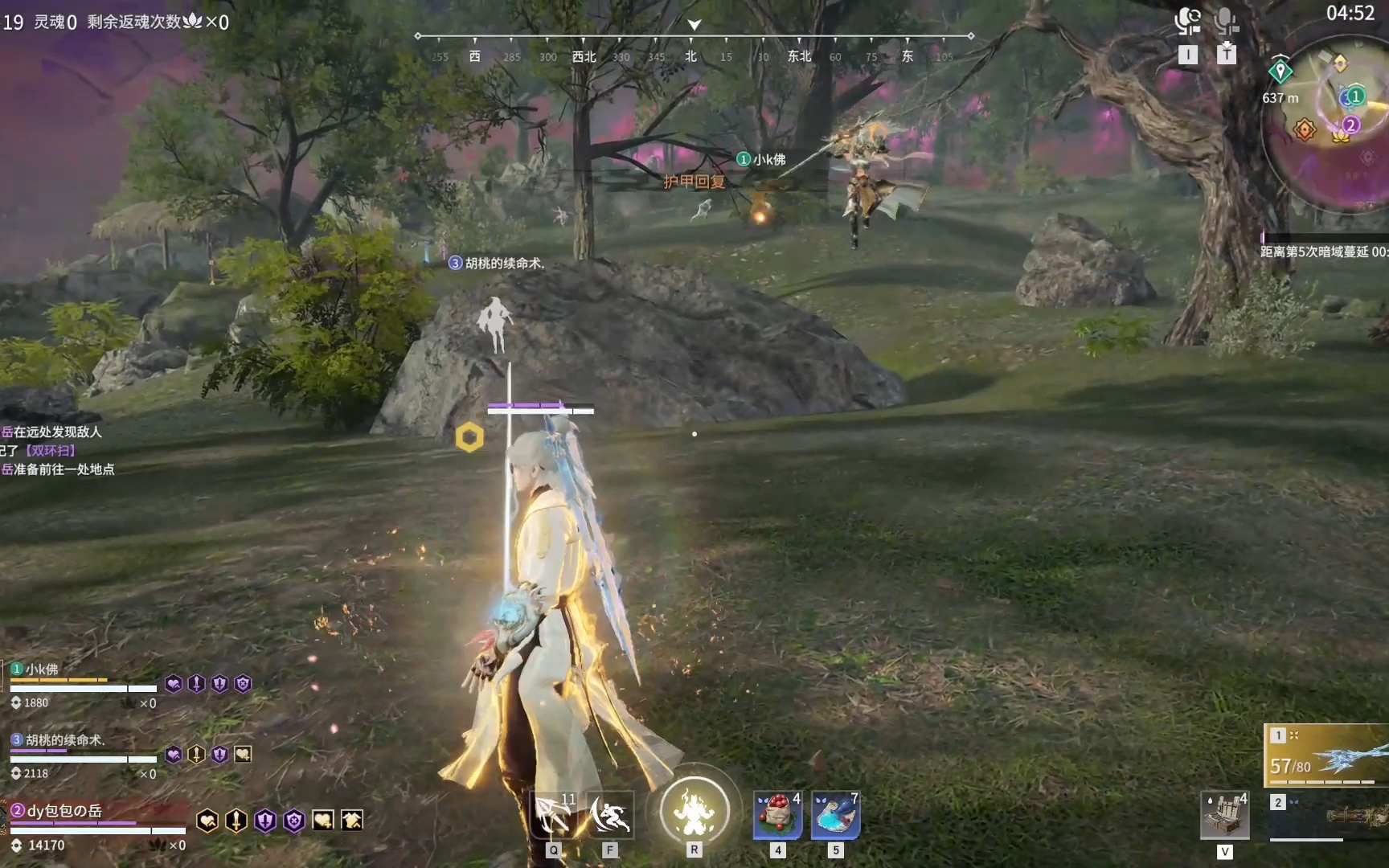The image size is (1389, 868).
Task: Click the orange flower marker on the minimap
Action: click(1304, 129)
